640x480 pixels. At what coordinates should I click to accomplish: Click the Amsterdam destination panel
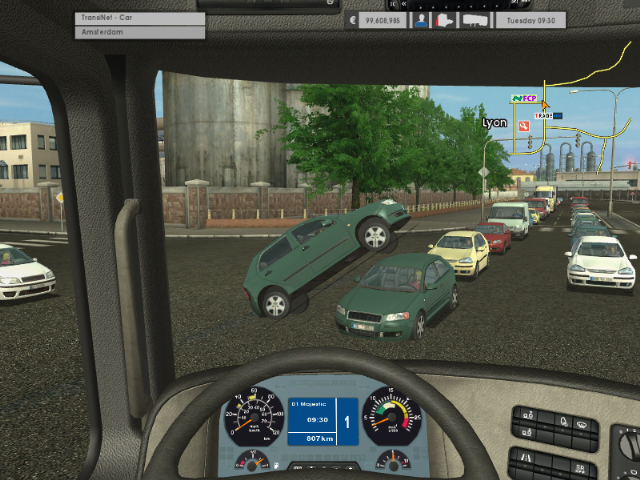click(x=139, y=33)
